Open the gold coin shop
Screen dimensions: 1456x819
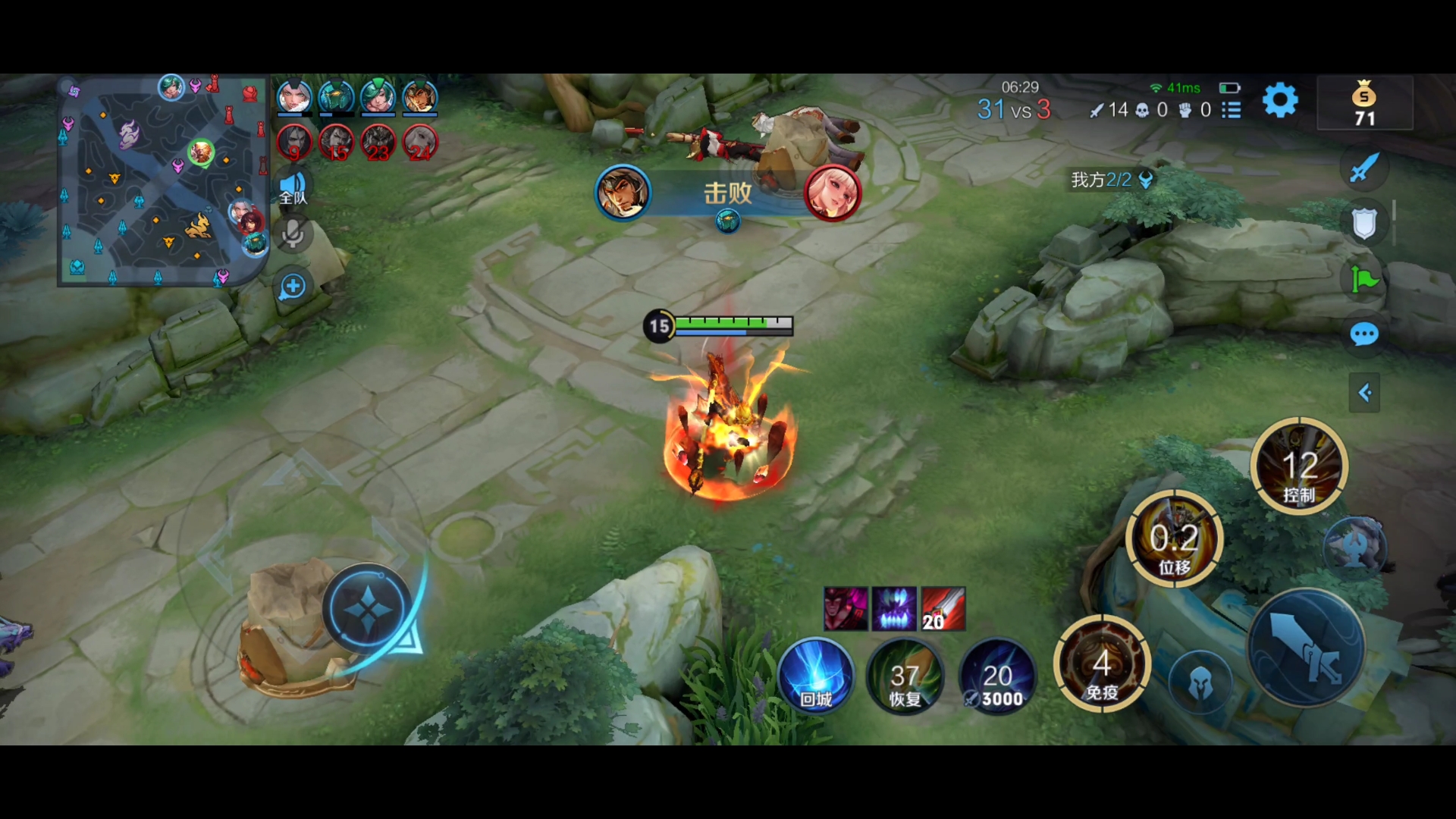click(x=1364, y=103)
